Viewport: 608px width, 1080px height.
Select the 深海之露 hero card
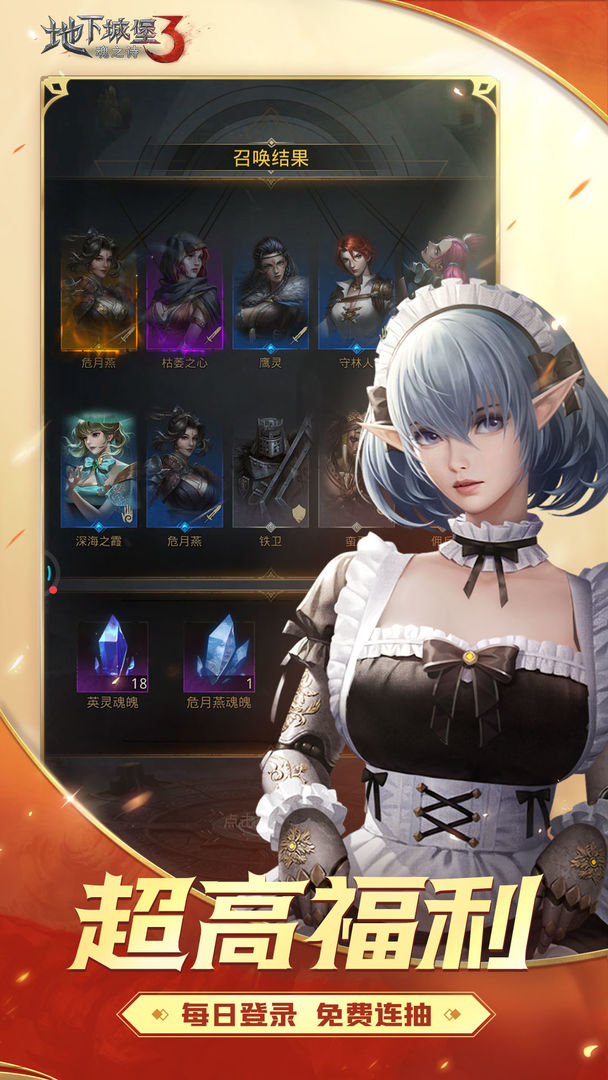click(x=98, y=470)
